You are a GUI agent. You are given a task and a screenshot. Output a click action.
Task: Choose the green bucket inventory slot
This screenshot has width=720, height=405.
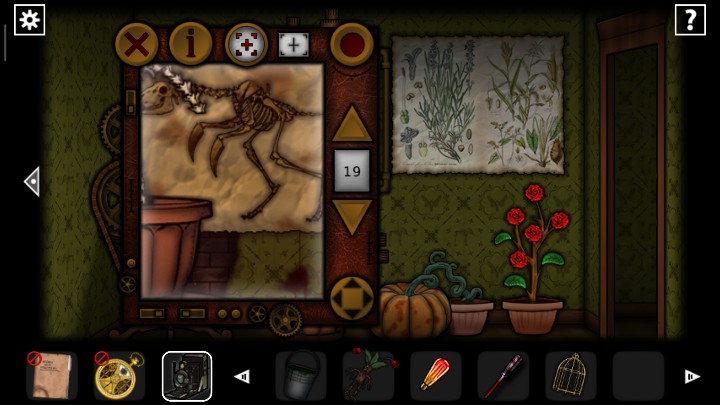(300, 376)
